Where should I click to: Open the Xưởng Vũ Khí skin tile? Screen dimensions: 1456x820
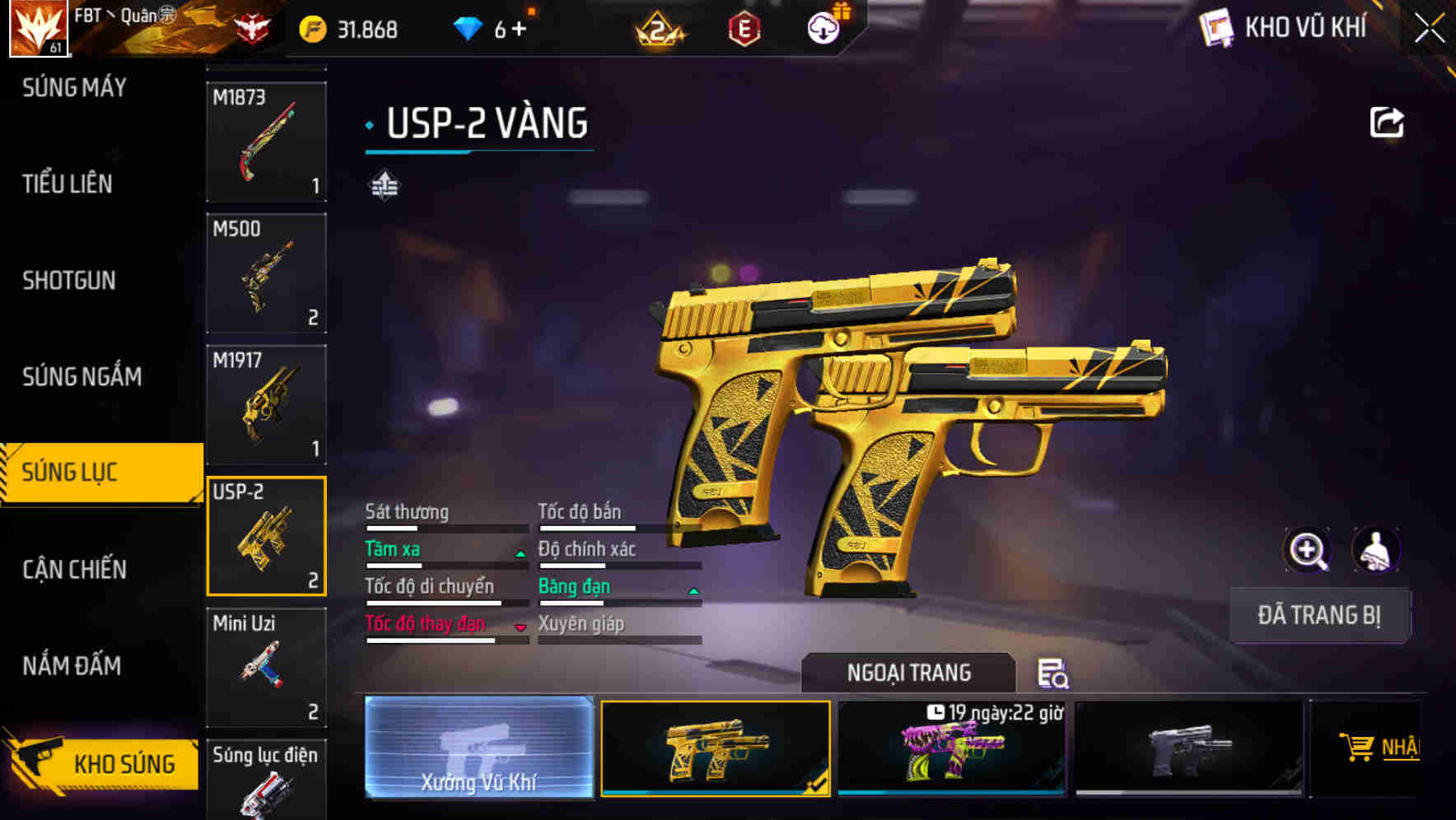point(478,747)
